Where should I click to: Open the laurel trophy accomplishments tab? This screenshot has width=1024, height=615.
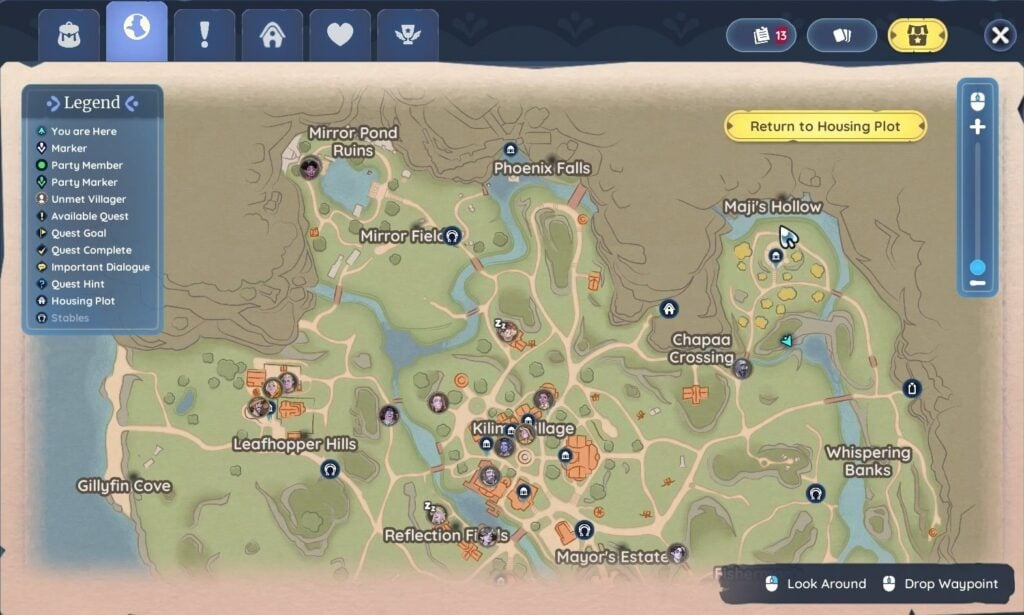[x=407, y=35]
